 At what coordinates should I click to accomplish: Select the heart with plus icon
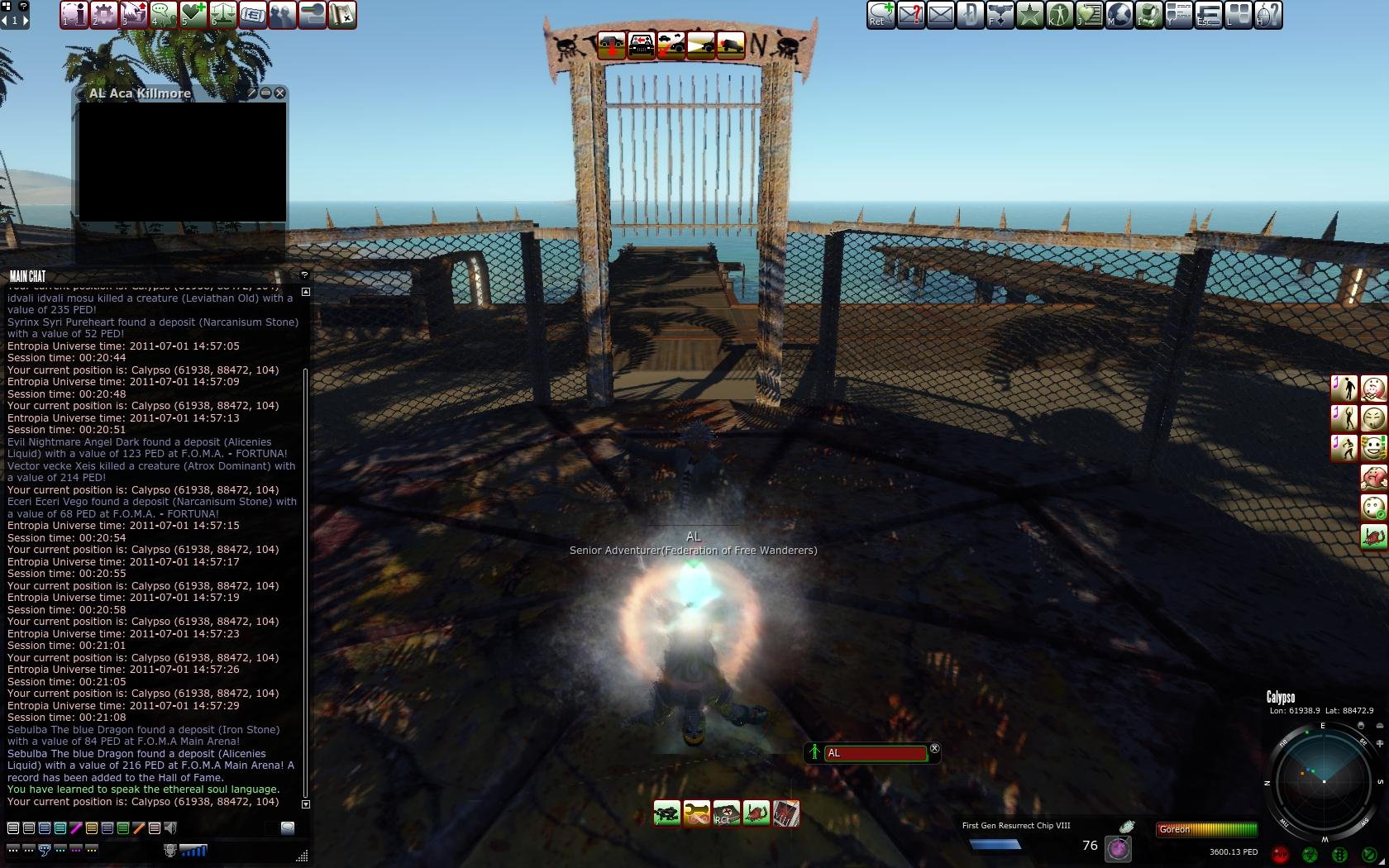[193, 15]
